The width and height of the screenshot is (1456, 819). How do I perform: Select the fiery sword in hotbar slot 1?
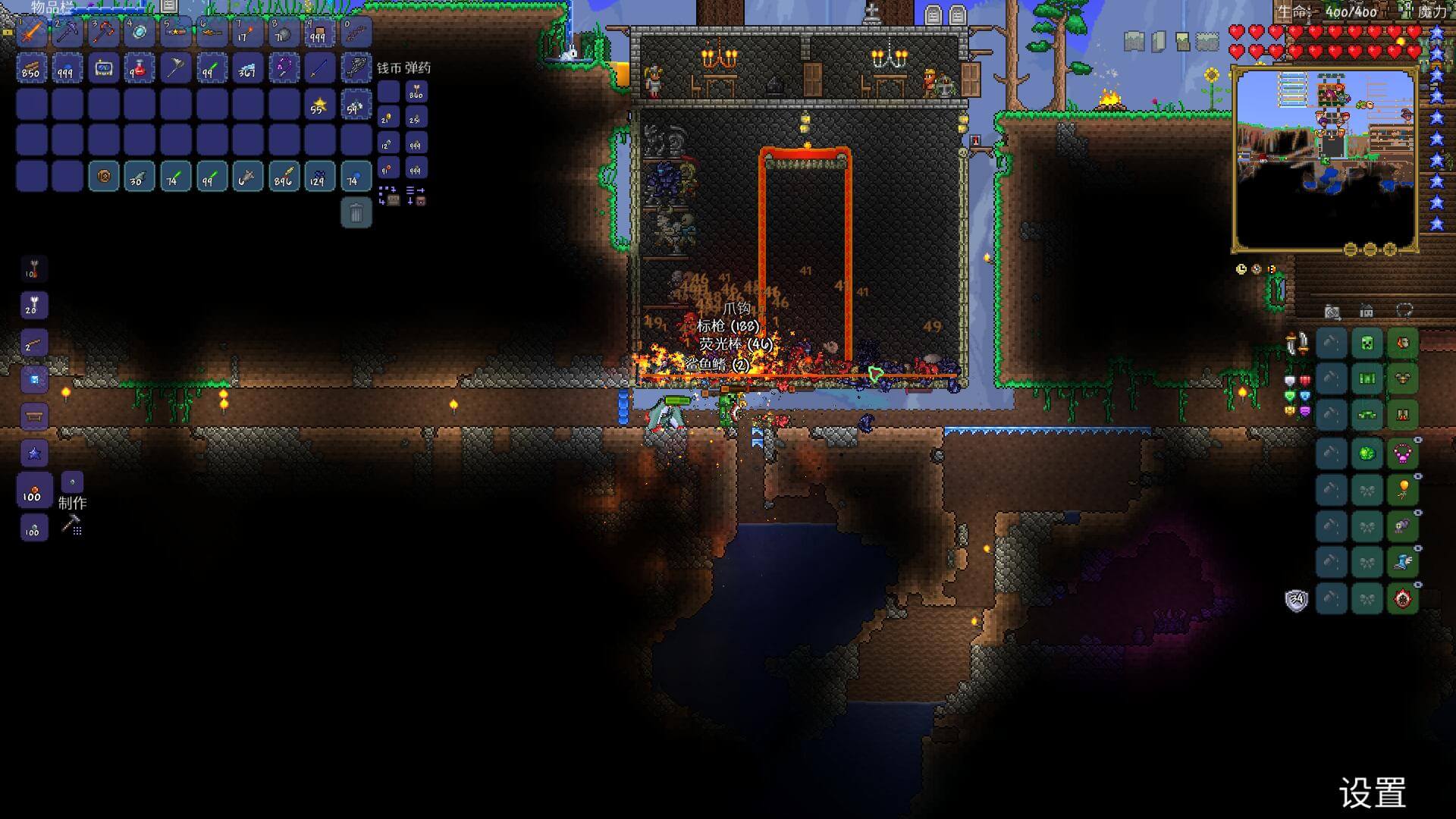[x=32, y=33]
